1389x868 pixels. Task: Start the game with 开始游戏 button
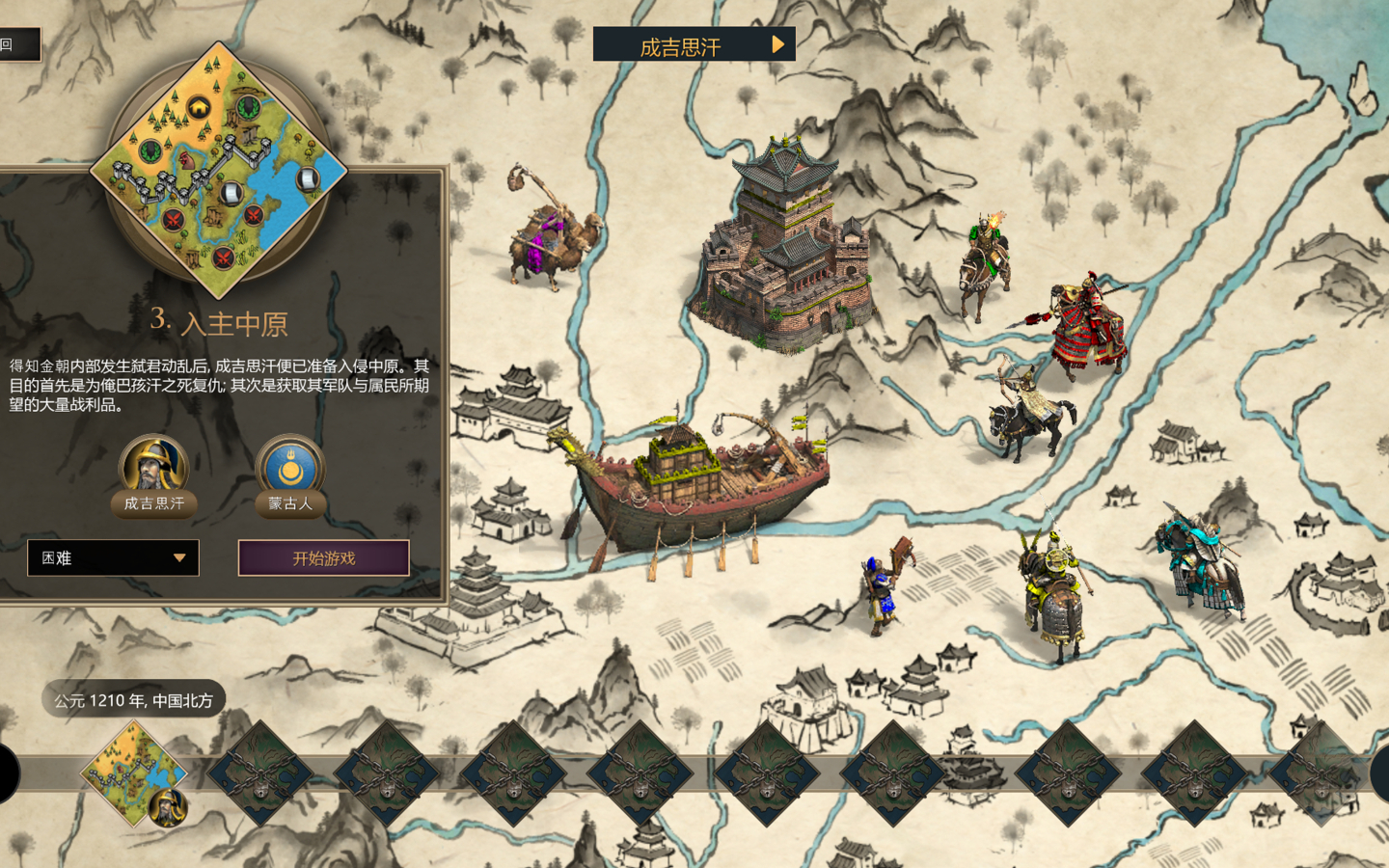click(324, 558)
